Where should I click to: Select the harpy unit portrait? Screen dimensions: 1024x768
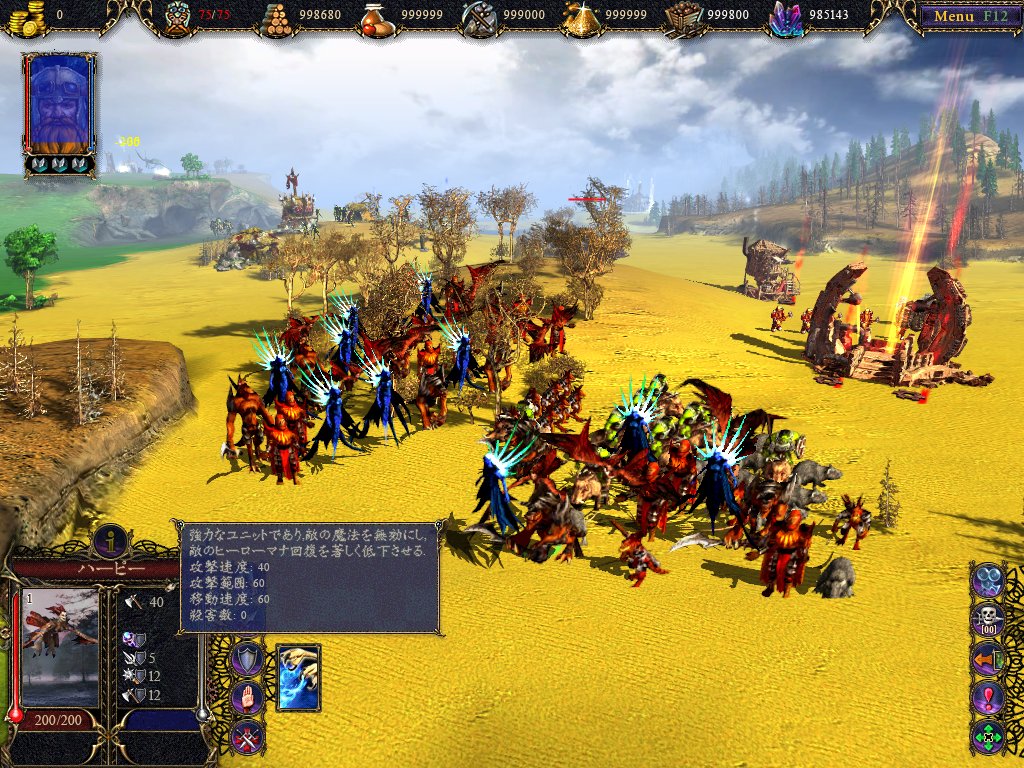click(60, 647)
